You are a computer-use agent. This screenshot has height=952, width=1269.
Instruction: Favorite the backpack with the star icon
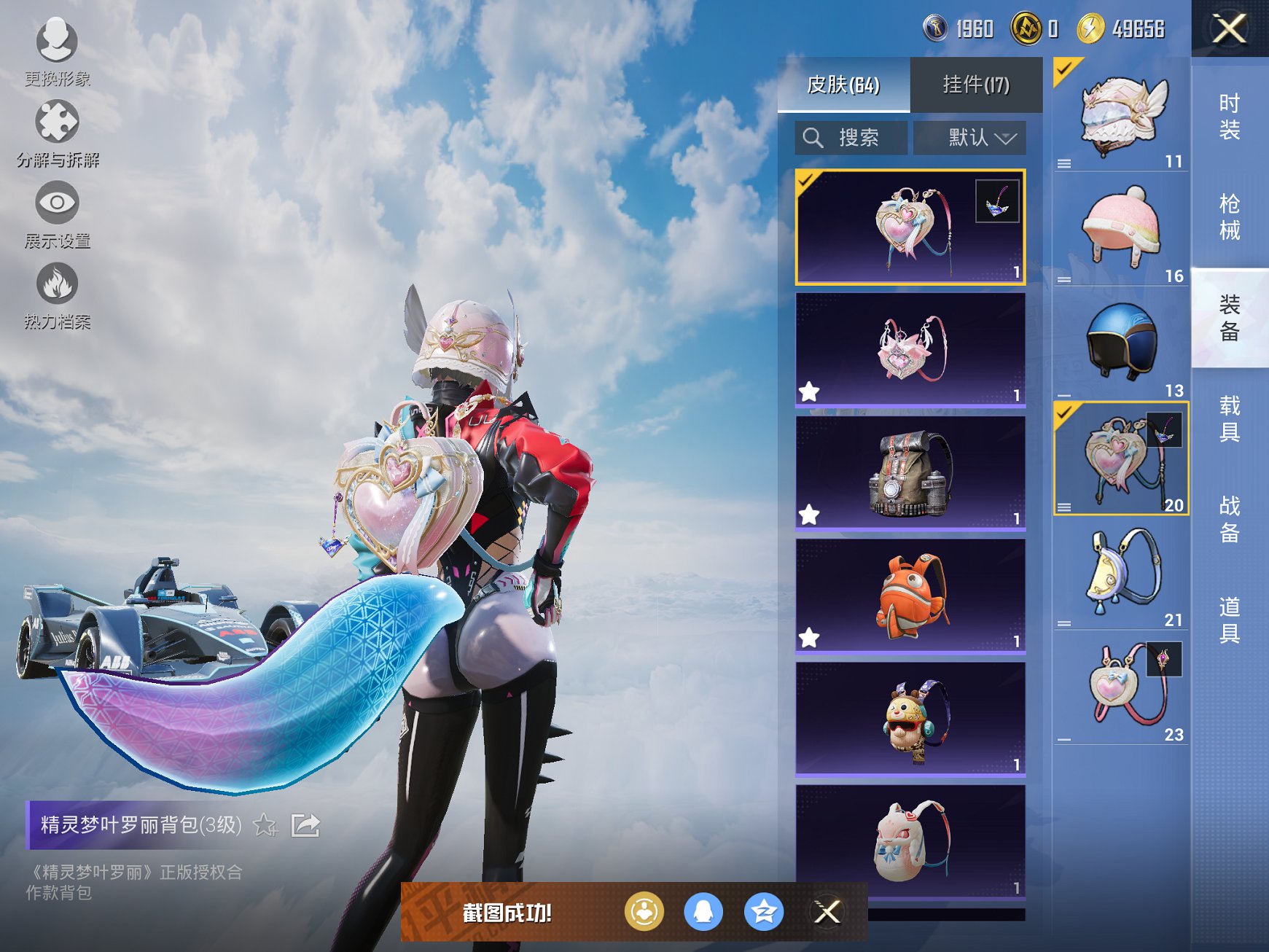pos(265,826)
